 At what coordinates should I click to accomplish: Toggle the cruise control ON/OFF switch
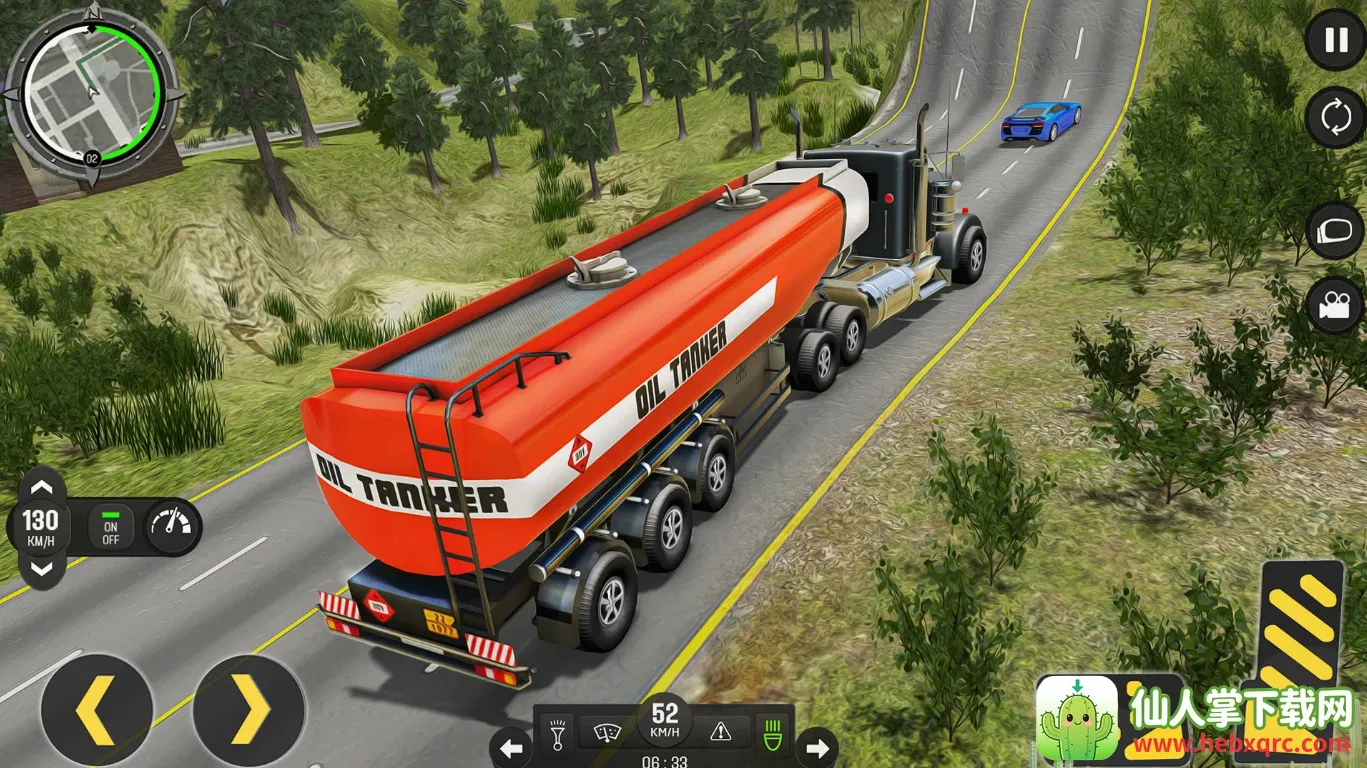pos(111,527)
